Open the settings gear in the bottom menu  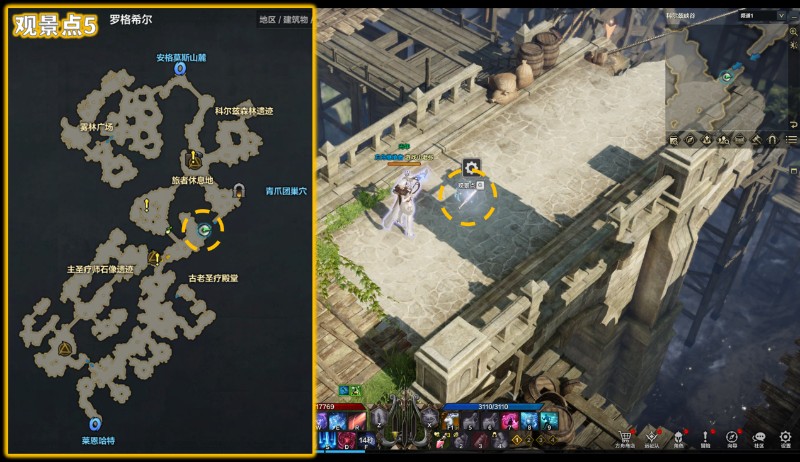pyautogui.click(x=785, y=437)
